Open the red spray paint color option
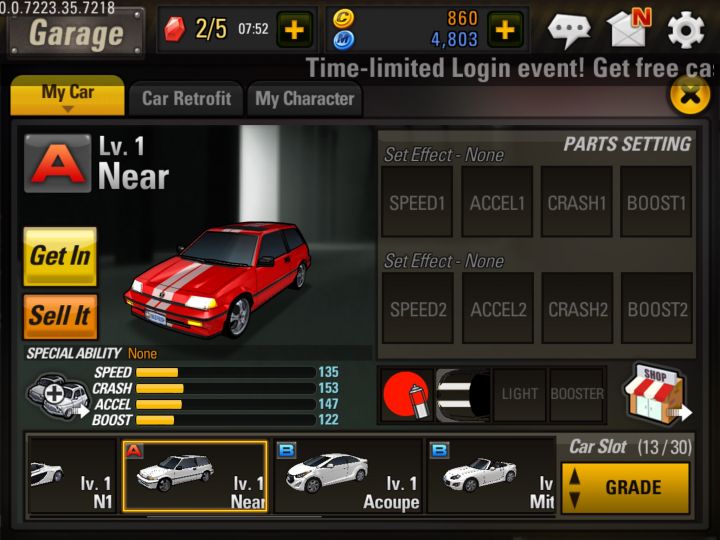This screenshot has height=540, width=720. tap(405, 394)
